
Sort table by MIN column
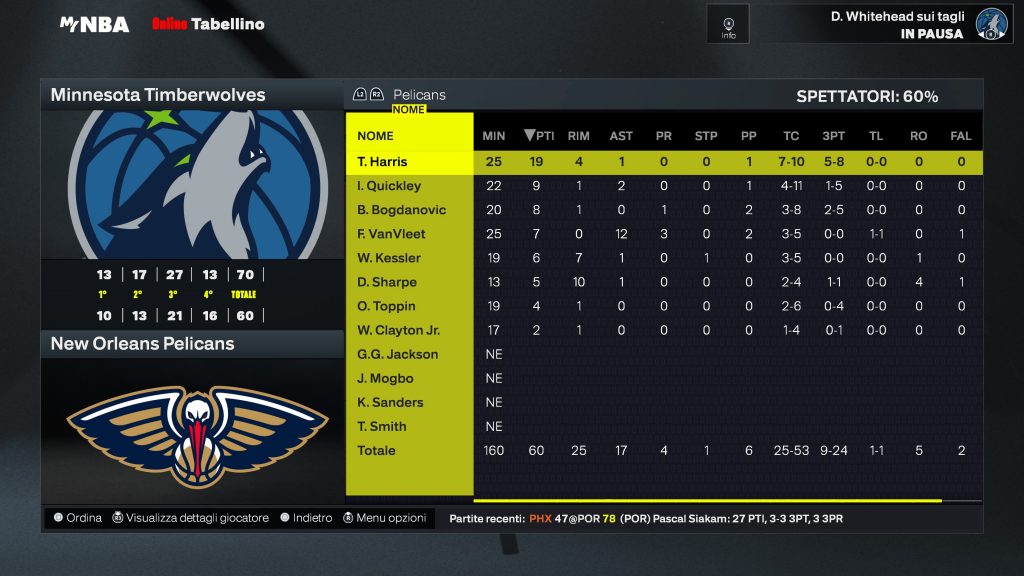click(494, 136)
